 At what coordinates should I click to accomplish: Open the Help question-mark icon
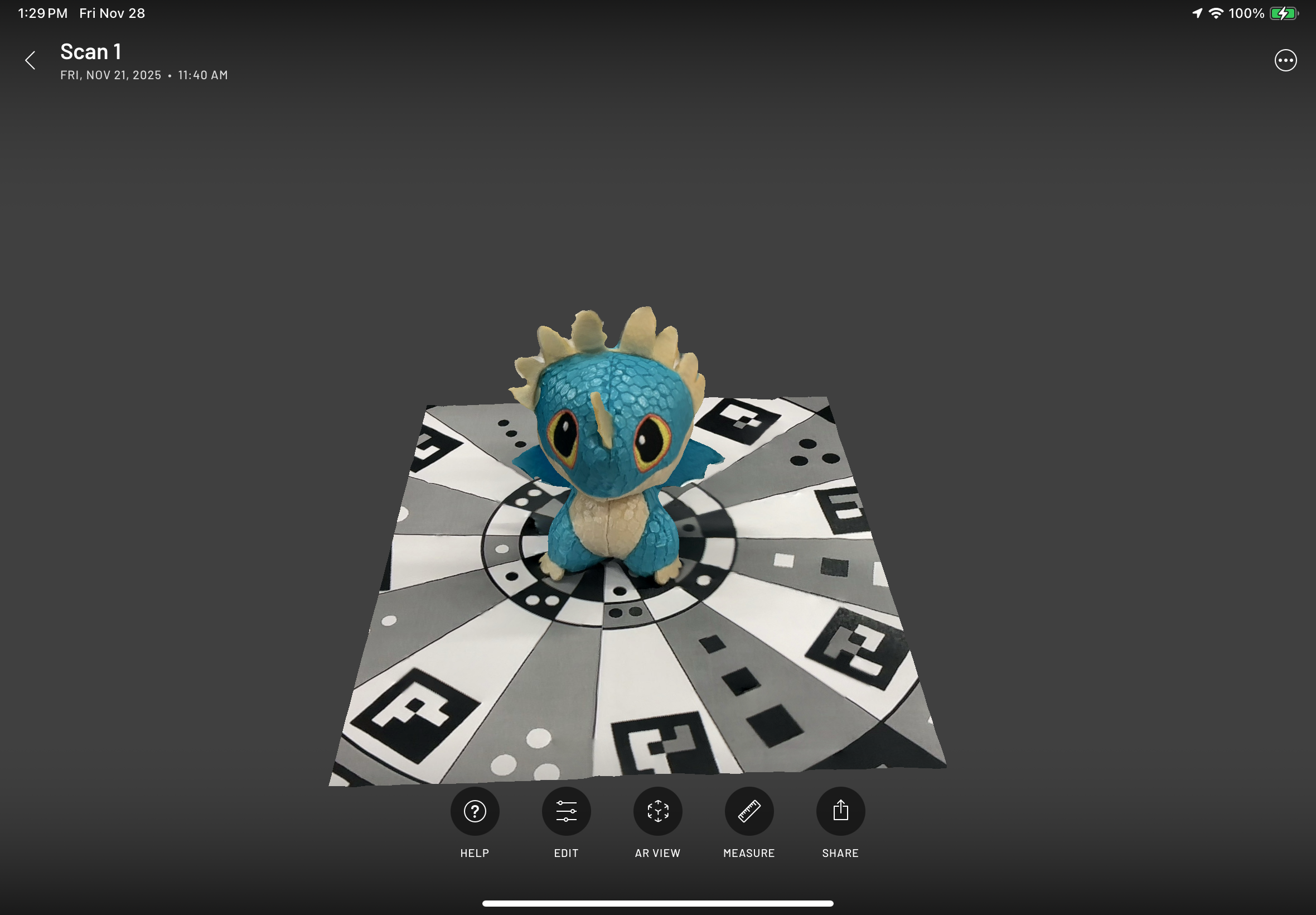475,811
